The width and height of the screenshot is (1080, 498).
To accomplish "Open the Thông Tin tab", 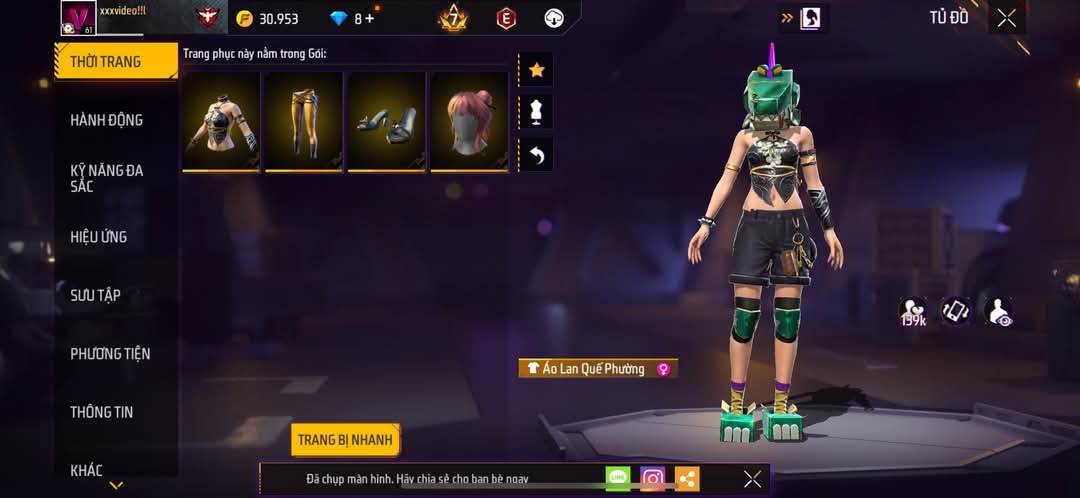I will tap(102, 412).
